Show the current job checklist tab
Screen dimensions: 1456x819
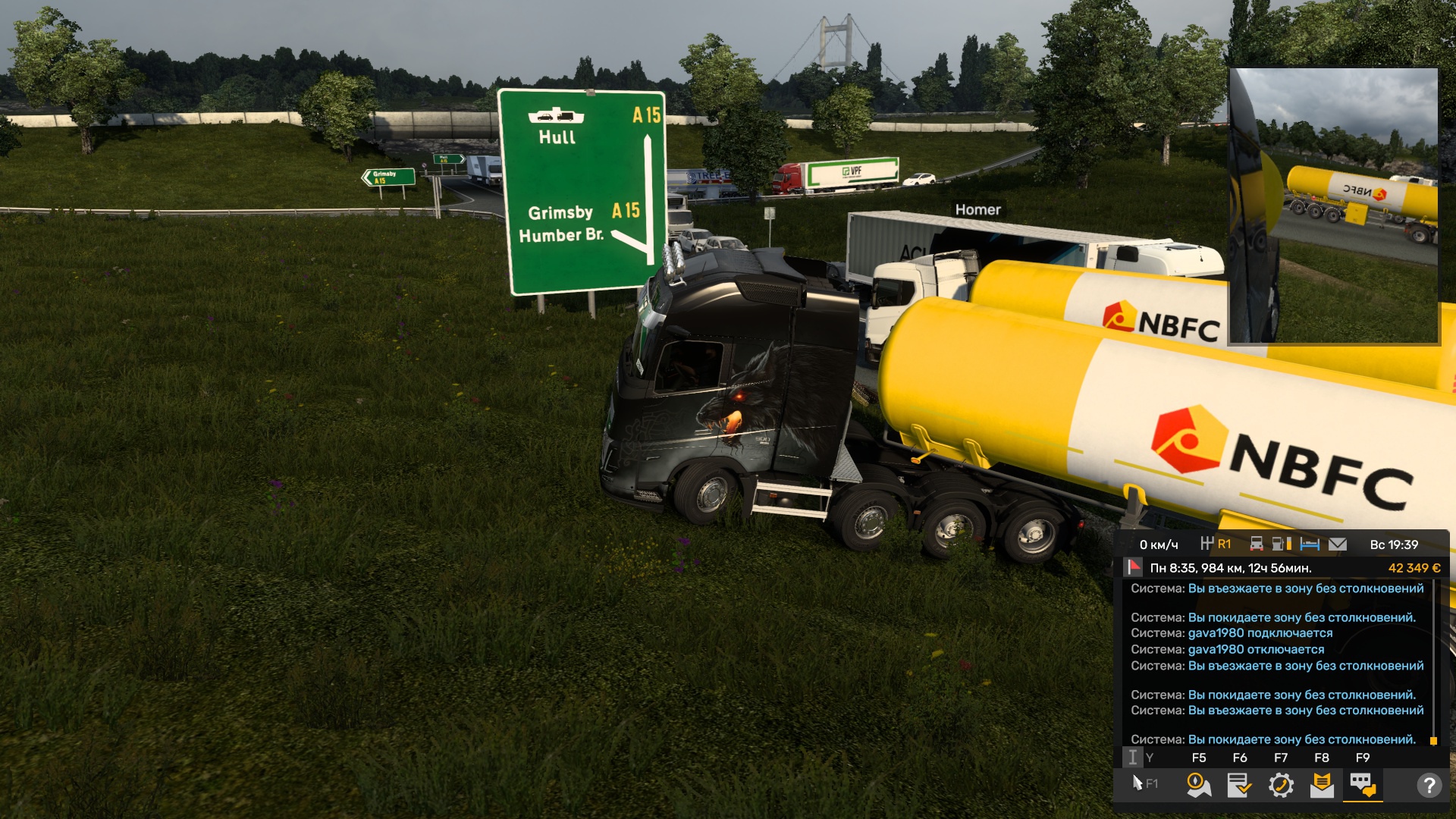[1240, 785]
